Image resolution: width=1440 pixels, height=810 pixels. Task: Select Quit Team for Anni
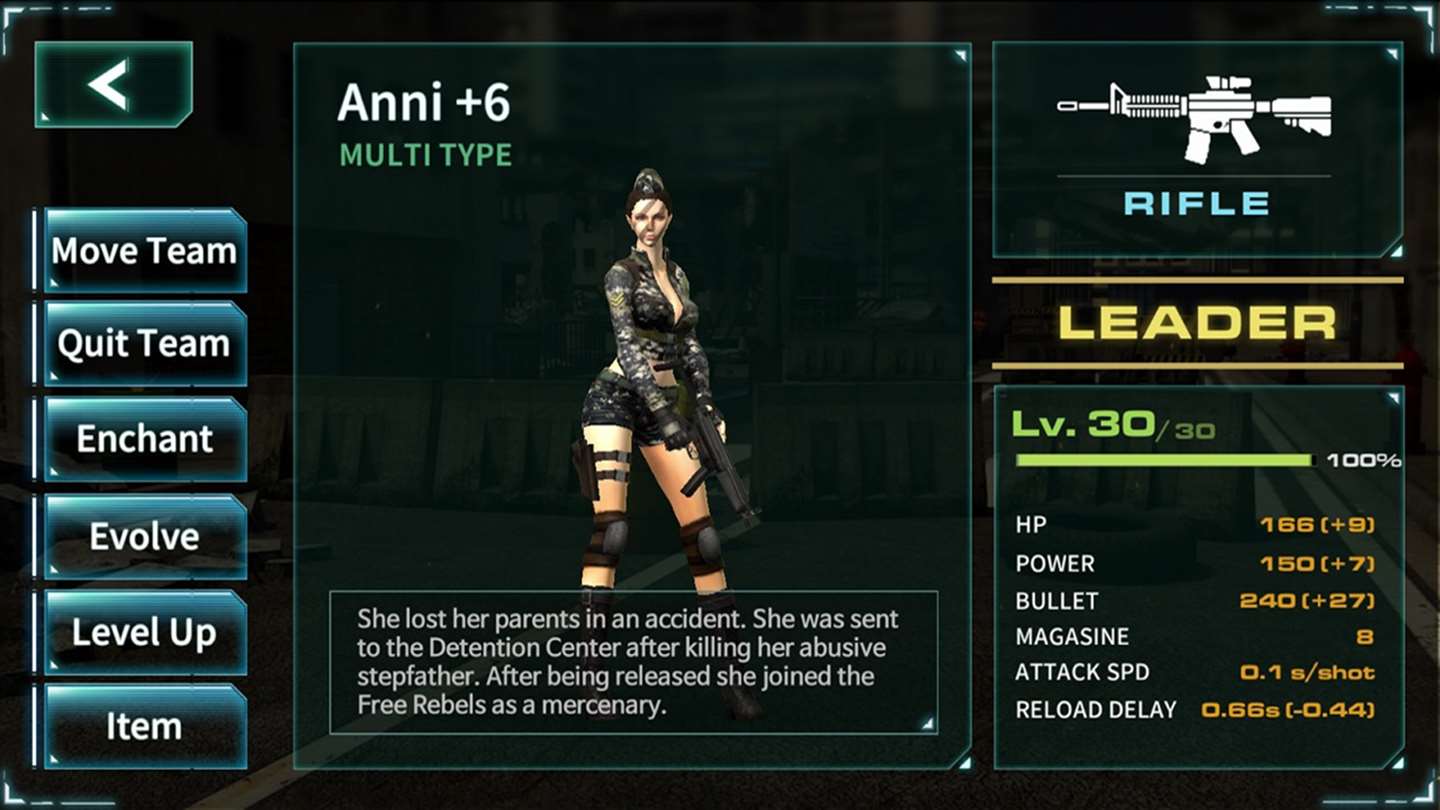[x=145, y=344]
